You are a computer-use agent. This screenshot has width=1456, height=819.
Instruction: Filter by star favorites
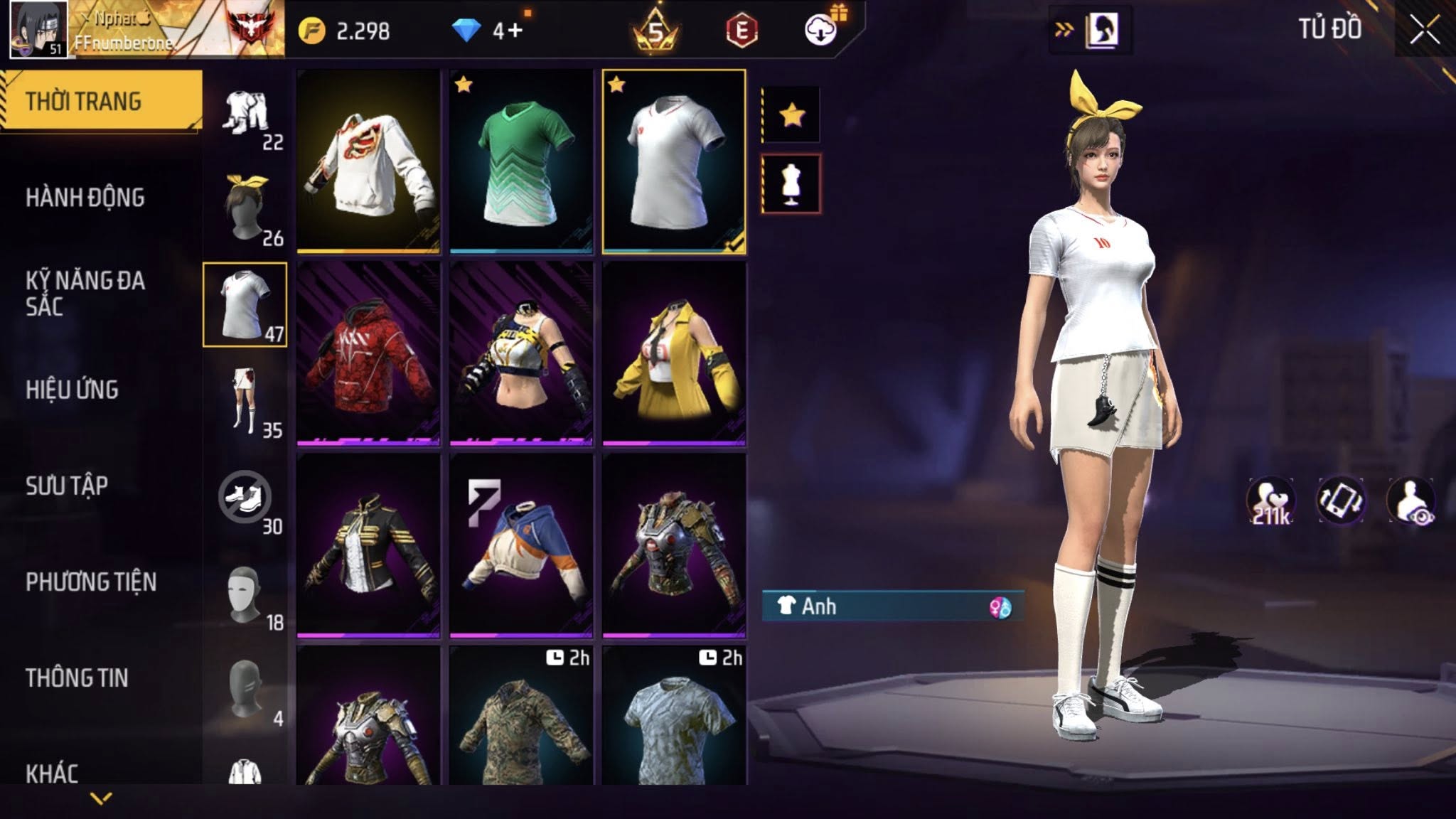791,114
